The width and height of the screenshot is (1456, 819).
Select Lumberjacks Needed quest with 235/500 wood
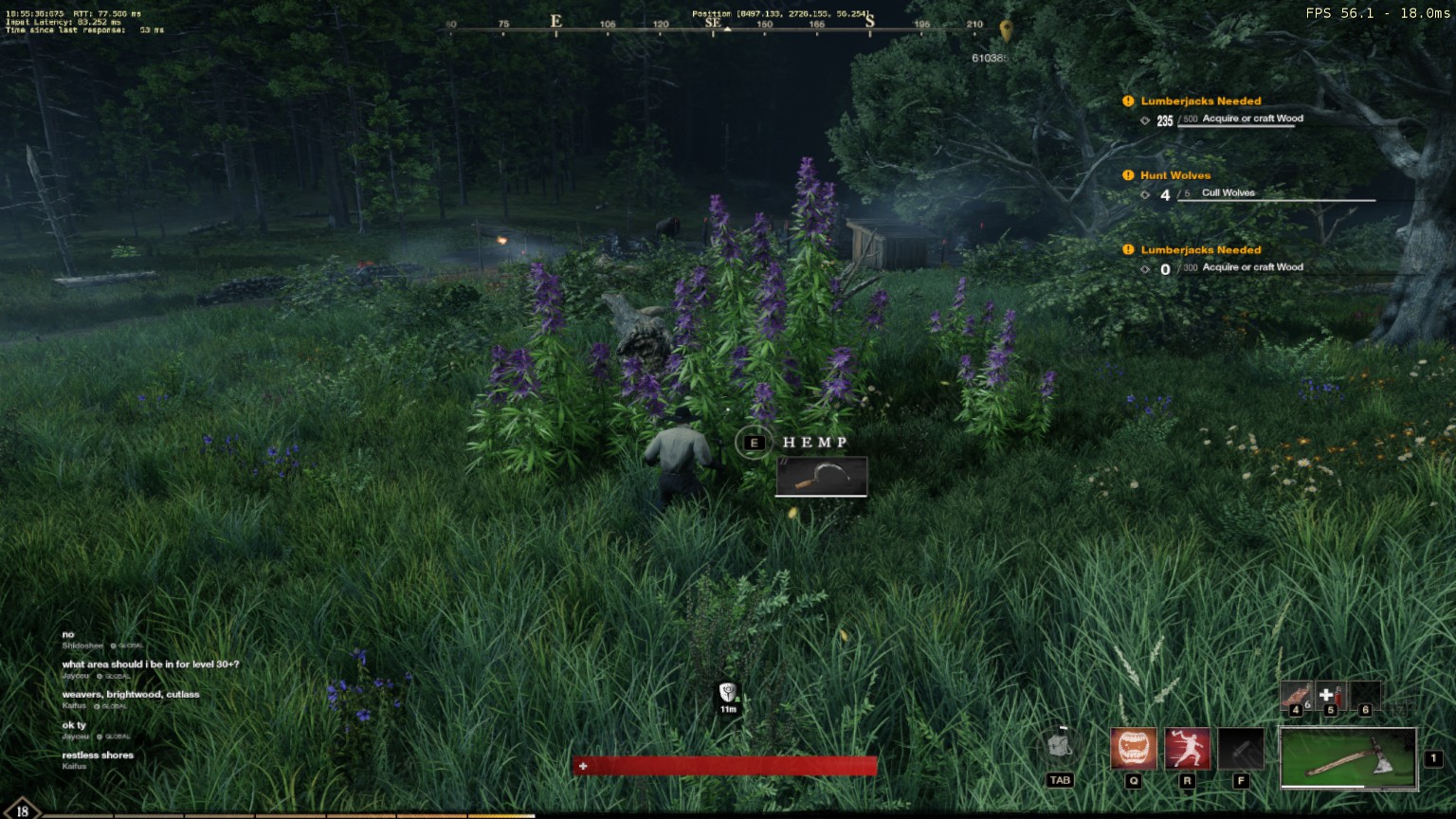tap(1200, 101)
